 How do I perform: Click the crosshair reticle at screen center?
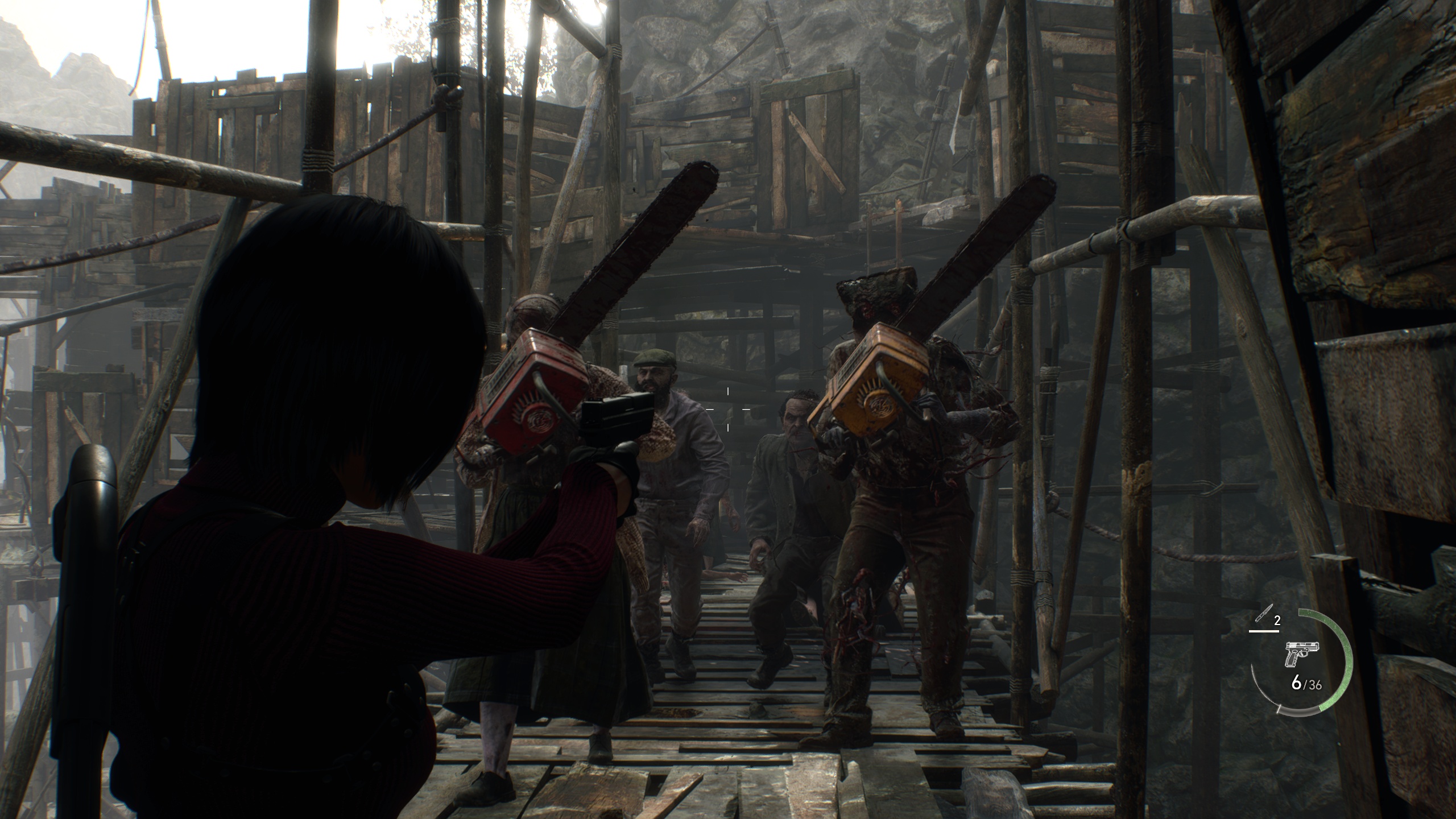728,409
